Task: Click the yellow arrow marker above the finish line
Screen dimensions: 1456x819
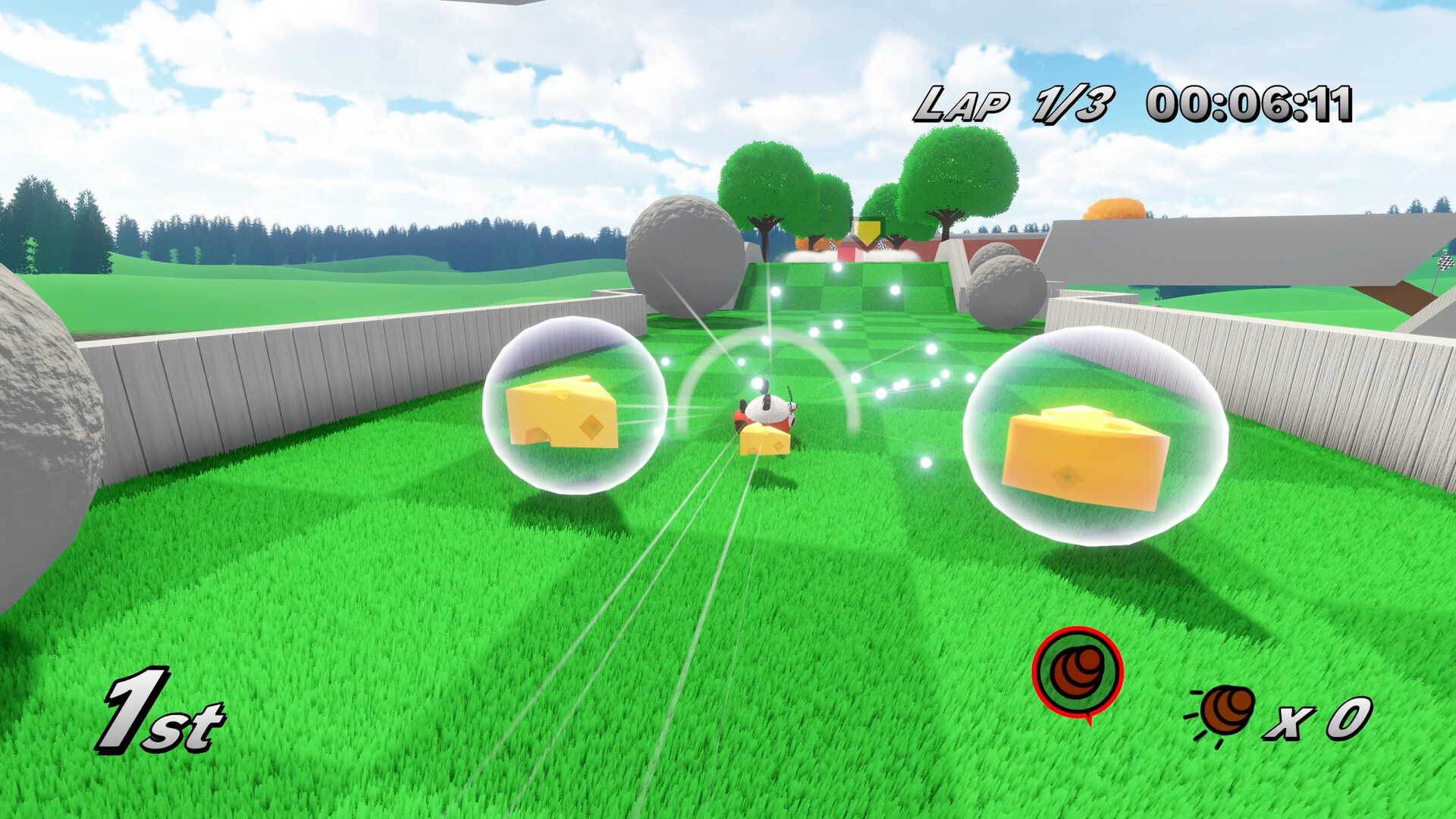Action: click(x=868, y=231)
